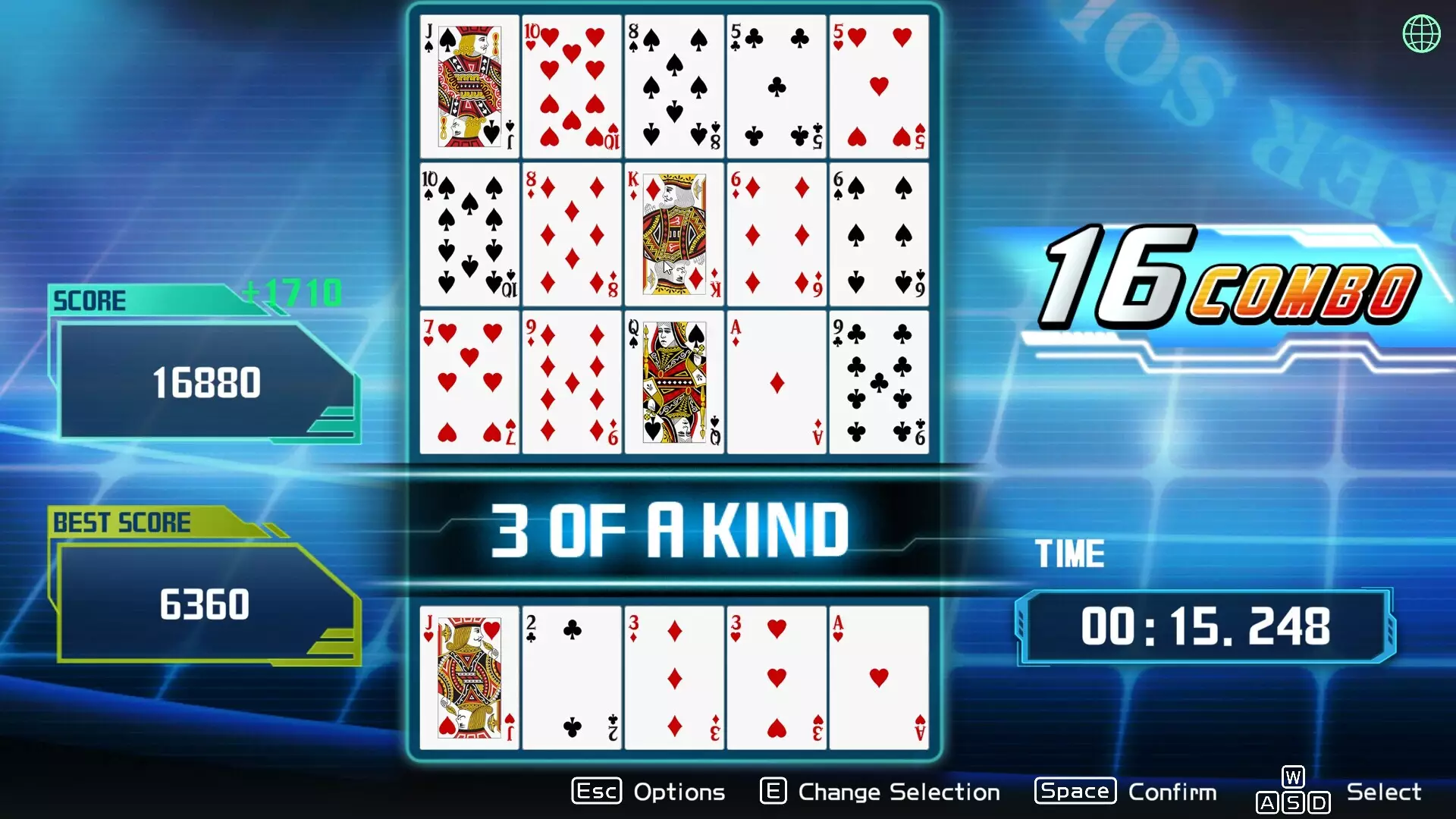
Task: Click the Select label
Action: [1383, 791]
